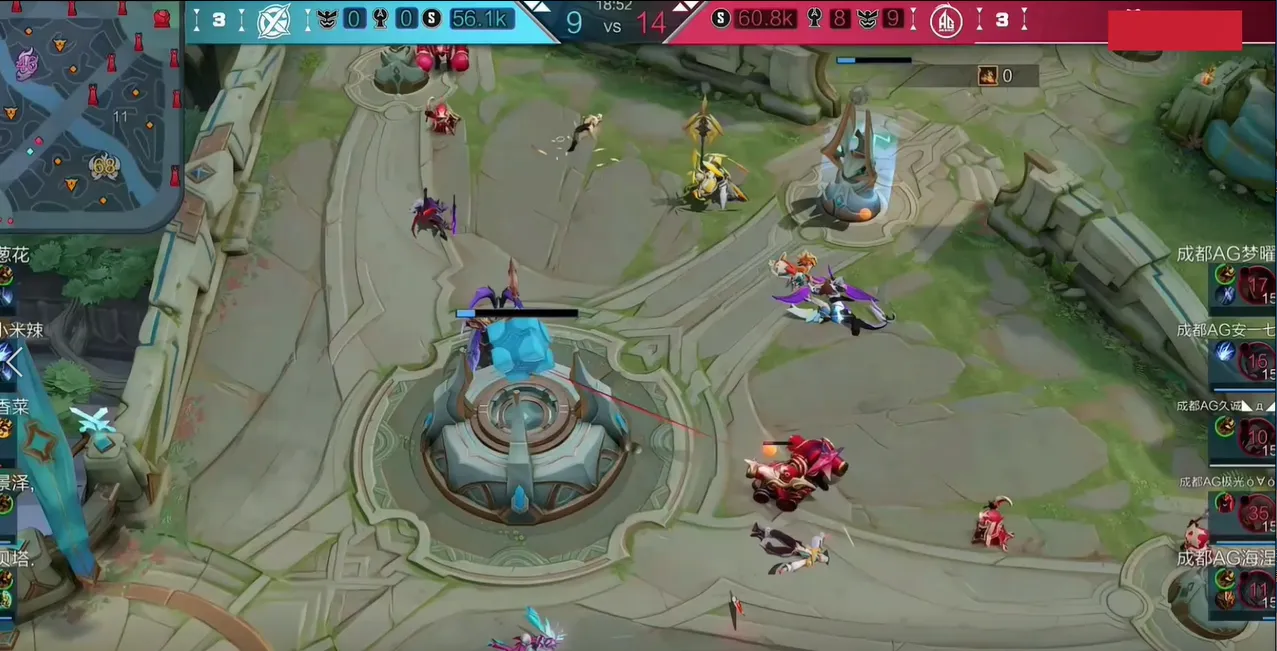Click the minimap in the corner
The width and height of the screenshot is (1277, 651).
(x=90, y=112)
